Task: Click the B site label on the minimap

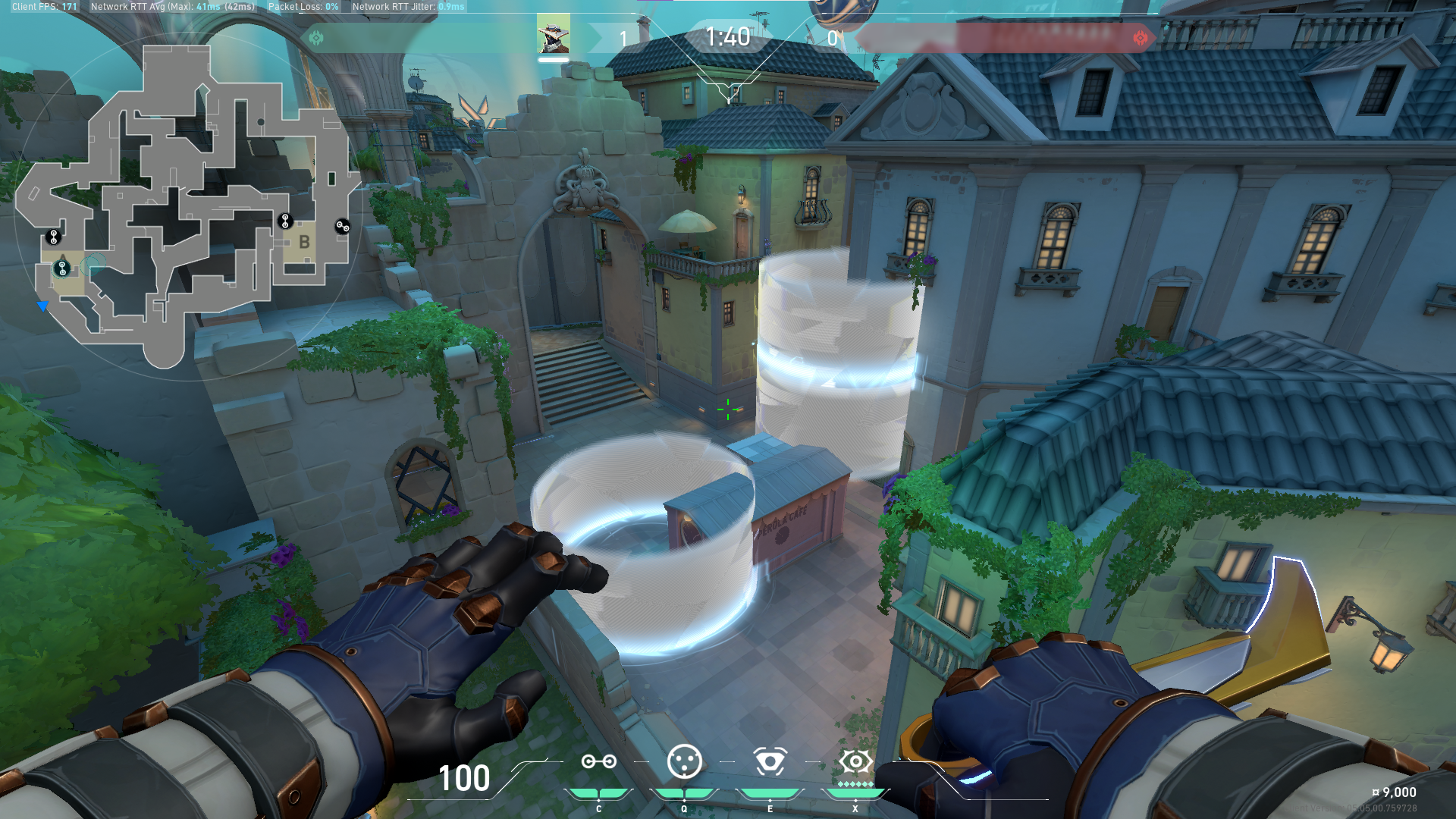Action: coord(306,241)
